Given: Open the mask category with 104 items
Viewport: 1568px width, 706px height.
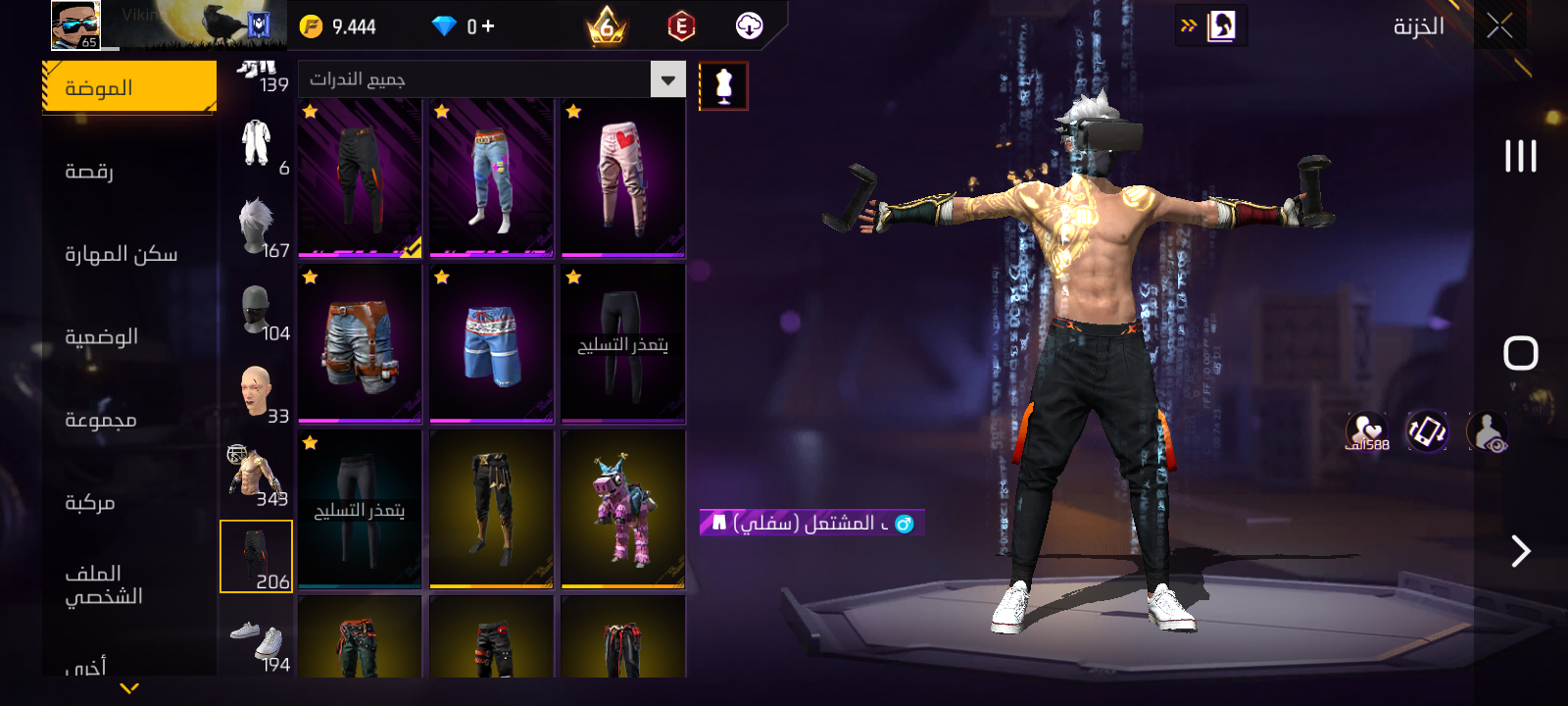Looking at the screenshot, I should point(259,312).
